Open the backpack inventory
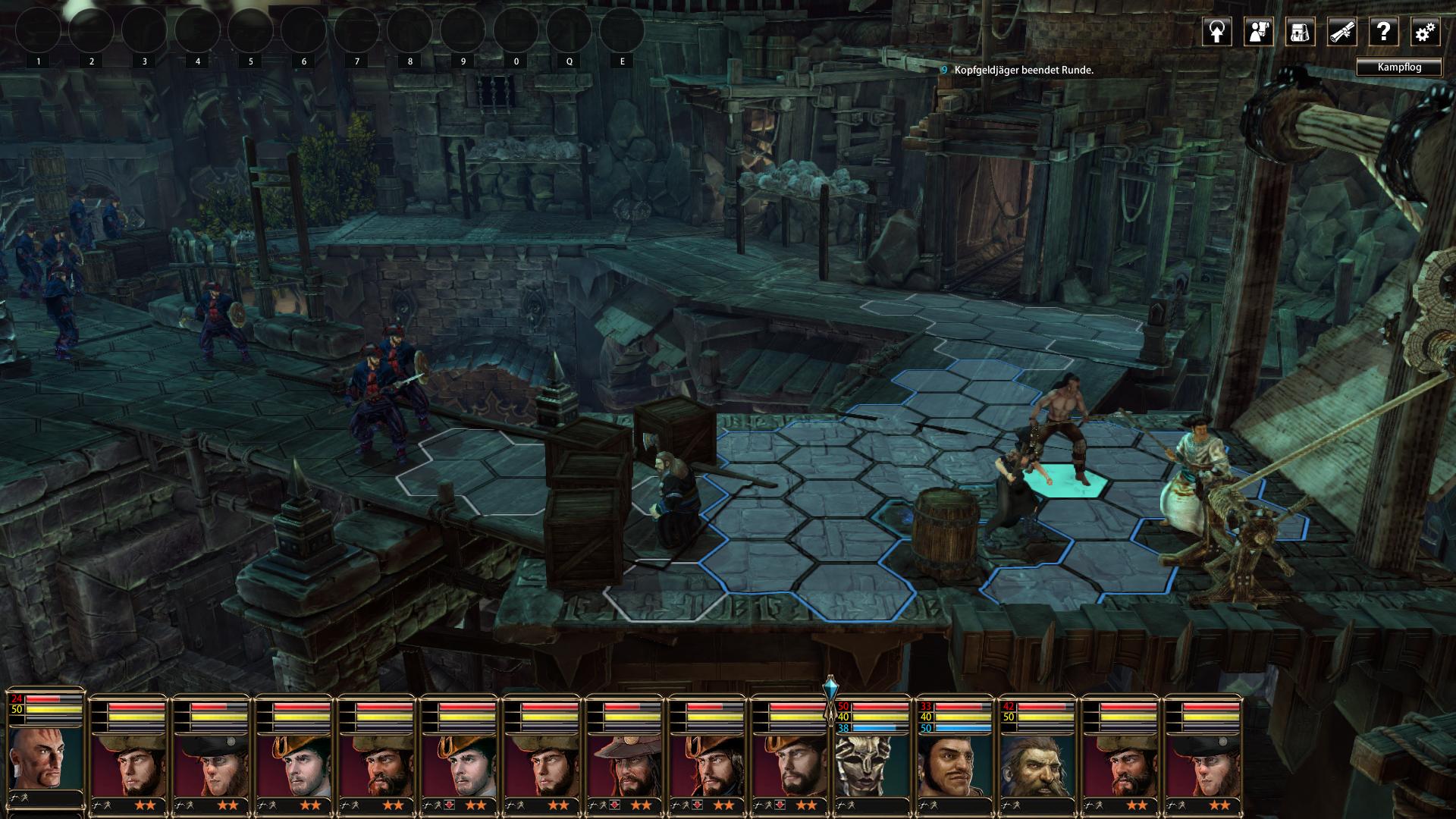Image resolution: width=1456 pixels, height=819 pixels. coord(1300,32)
